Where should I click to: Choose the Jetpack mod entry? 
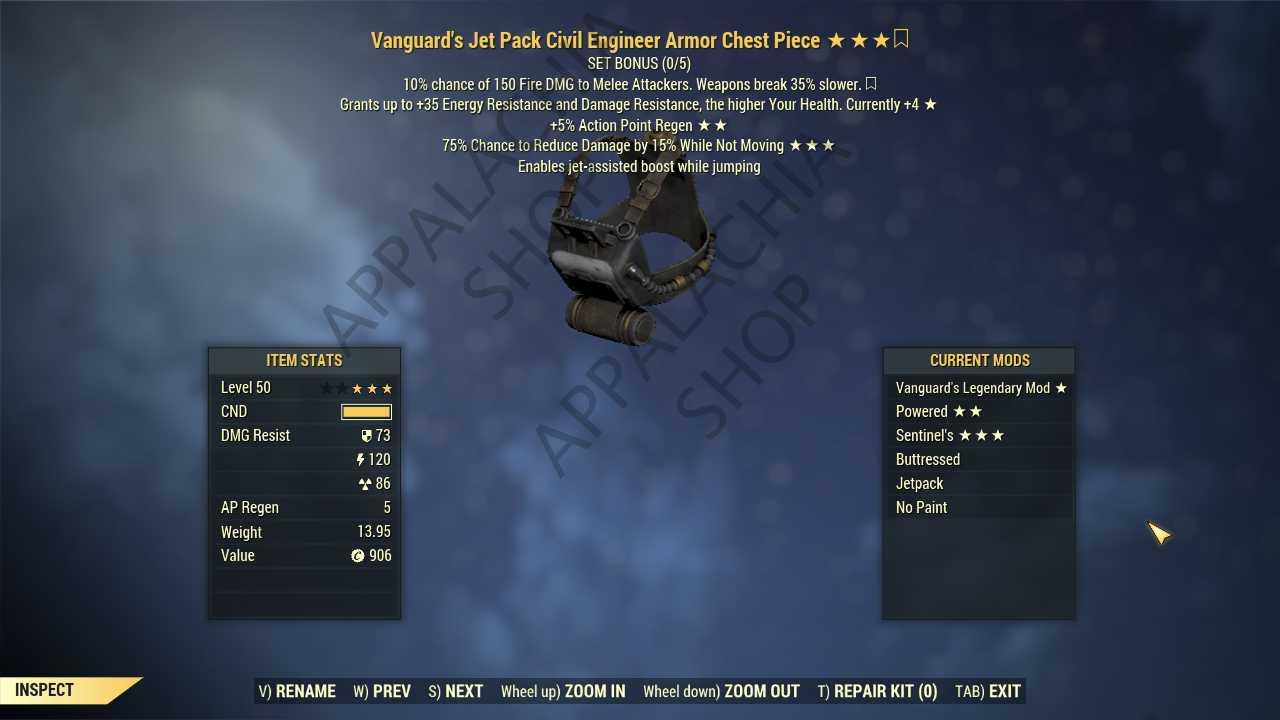[979, 484]
